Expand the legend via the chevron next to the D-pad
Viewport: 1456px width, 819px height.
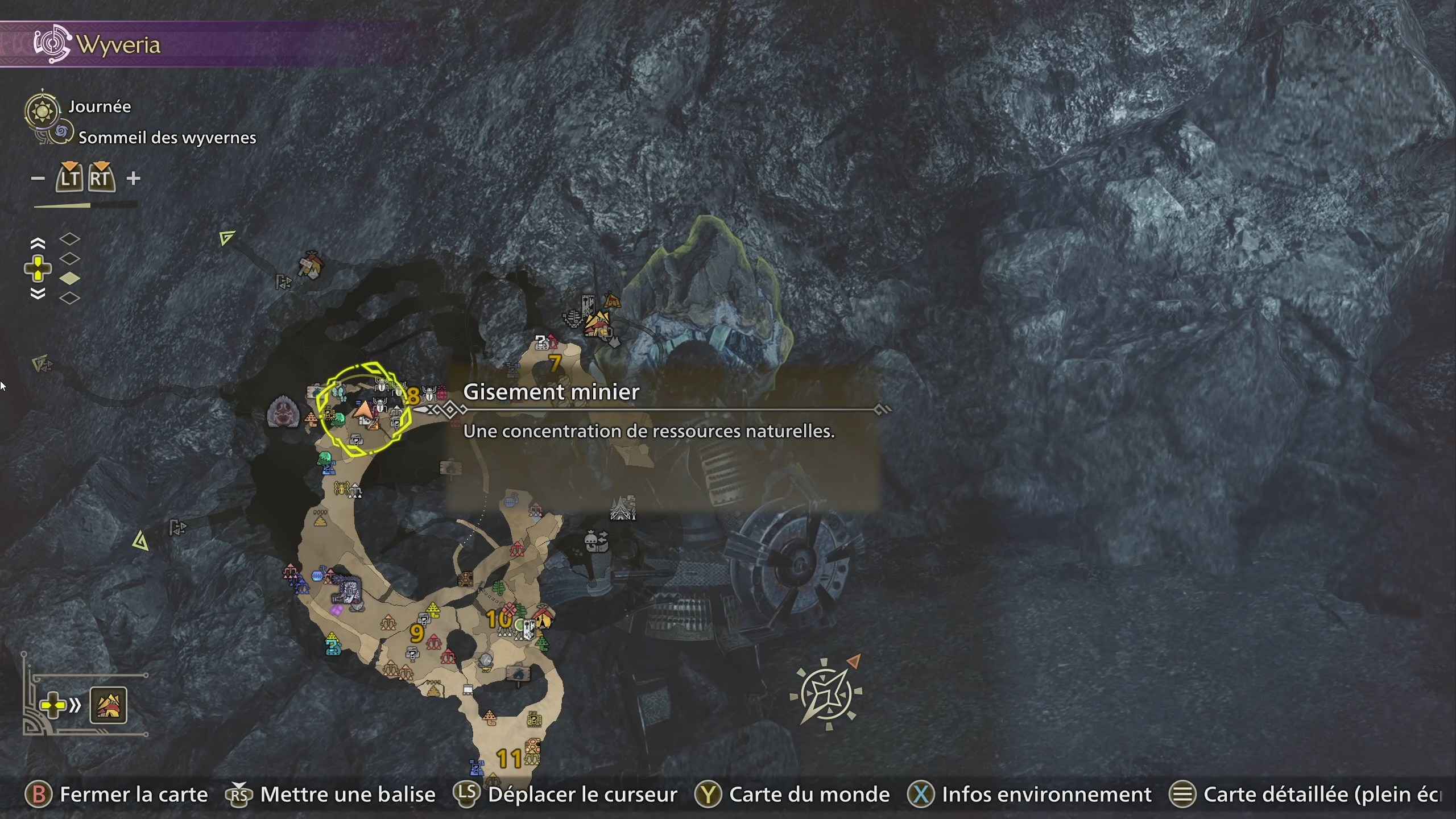click(74, 705)
